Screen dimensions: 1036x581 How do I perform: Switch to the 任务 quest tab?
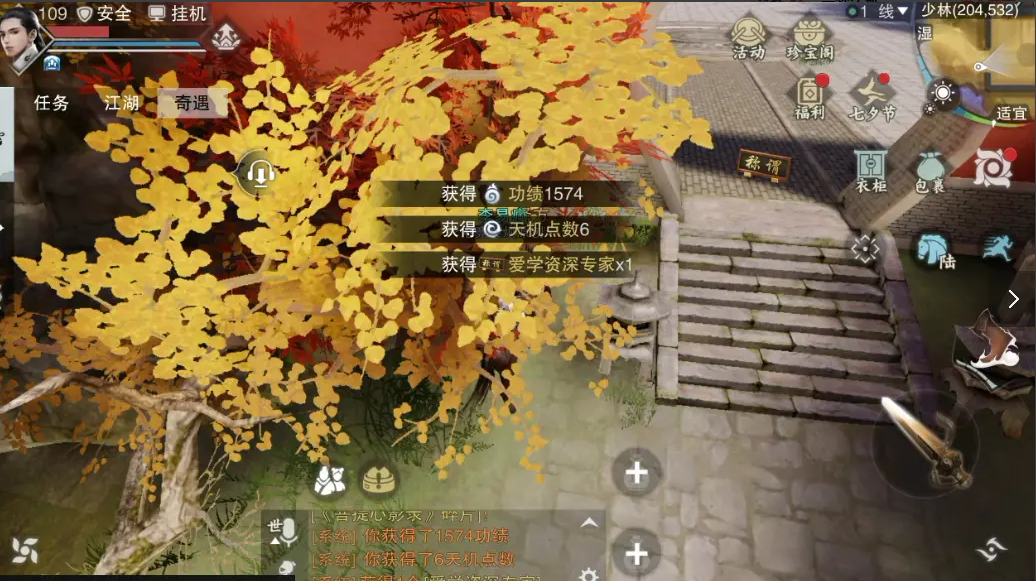click(51, 102)
